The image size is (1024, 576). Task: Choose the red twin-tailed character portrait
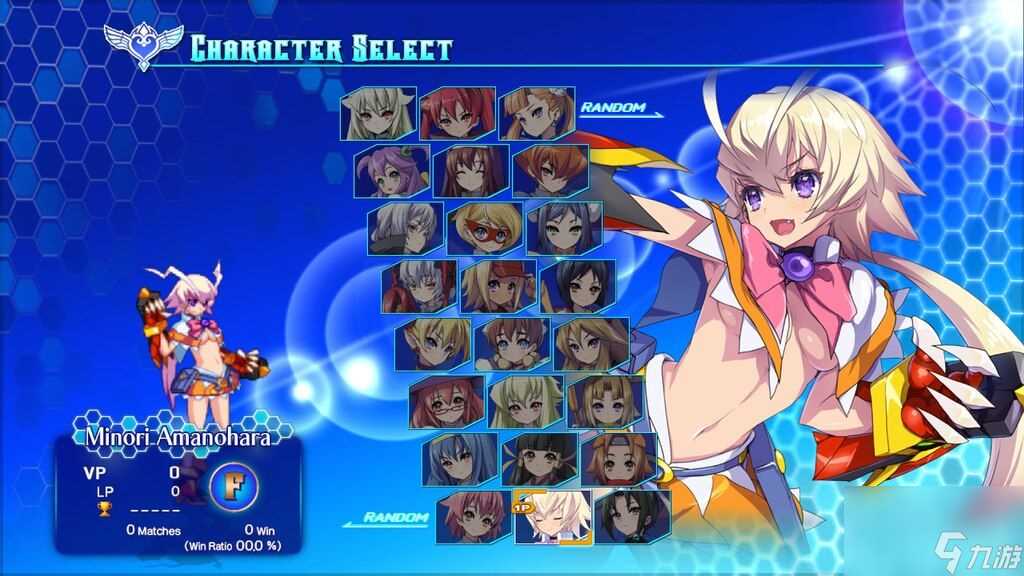pos(458,113)
